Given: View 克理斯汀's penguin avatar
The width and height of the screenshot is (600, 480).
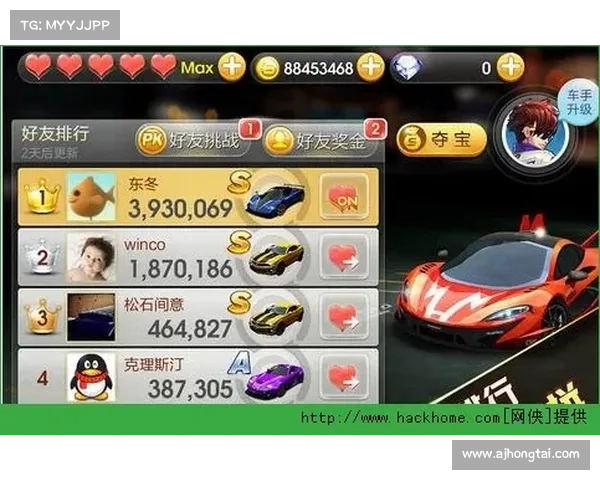Looking at the screenshot, I should pos(91,377).
